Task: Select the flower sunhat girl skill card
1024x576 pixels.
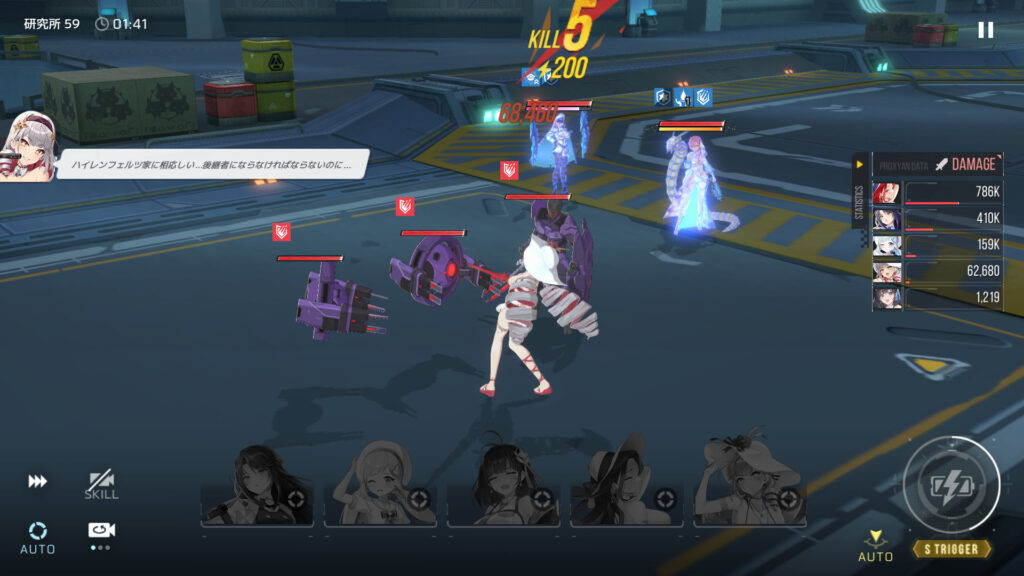Action: pos(750,486)
